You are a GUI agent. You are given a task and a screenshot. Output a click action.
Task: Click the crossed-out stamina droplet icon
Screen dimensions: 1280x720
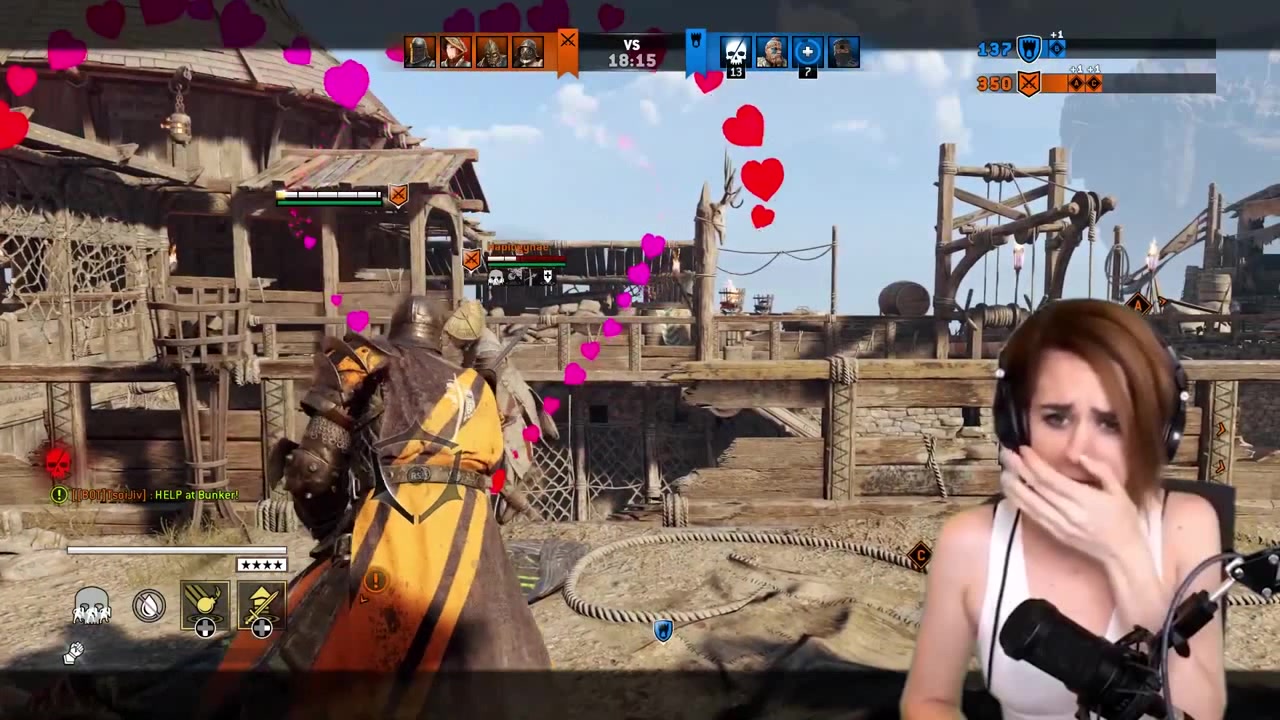(148, 605)
